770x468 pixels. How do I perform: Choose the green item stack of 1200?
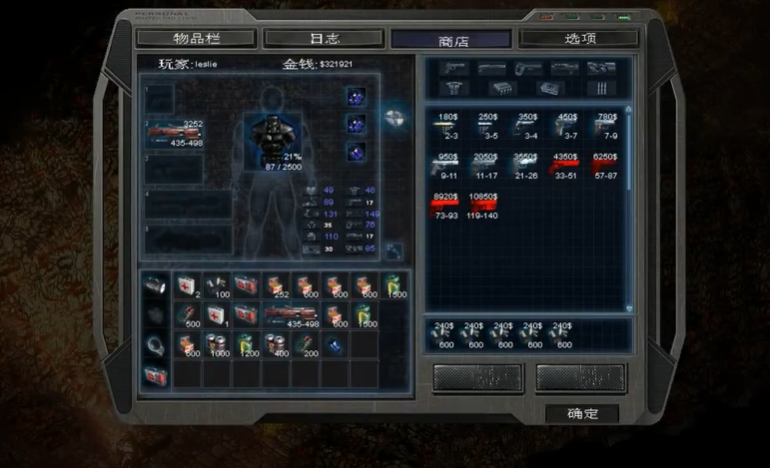point(247,345)
